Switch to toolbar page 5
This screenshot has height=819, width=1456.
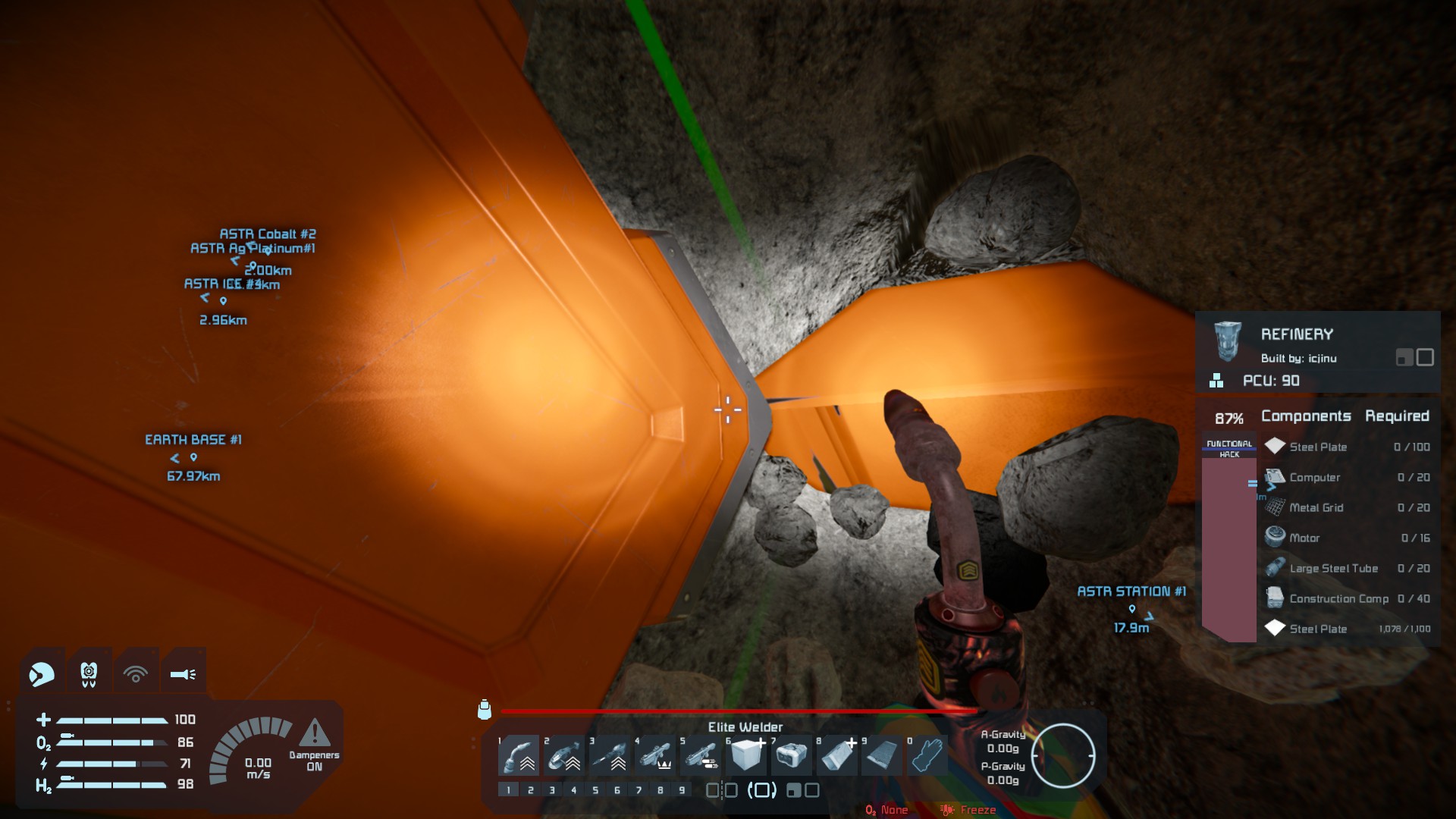(595, 790)
